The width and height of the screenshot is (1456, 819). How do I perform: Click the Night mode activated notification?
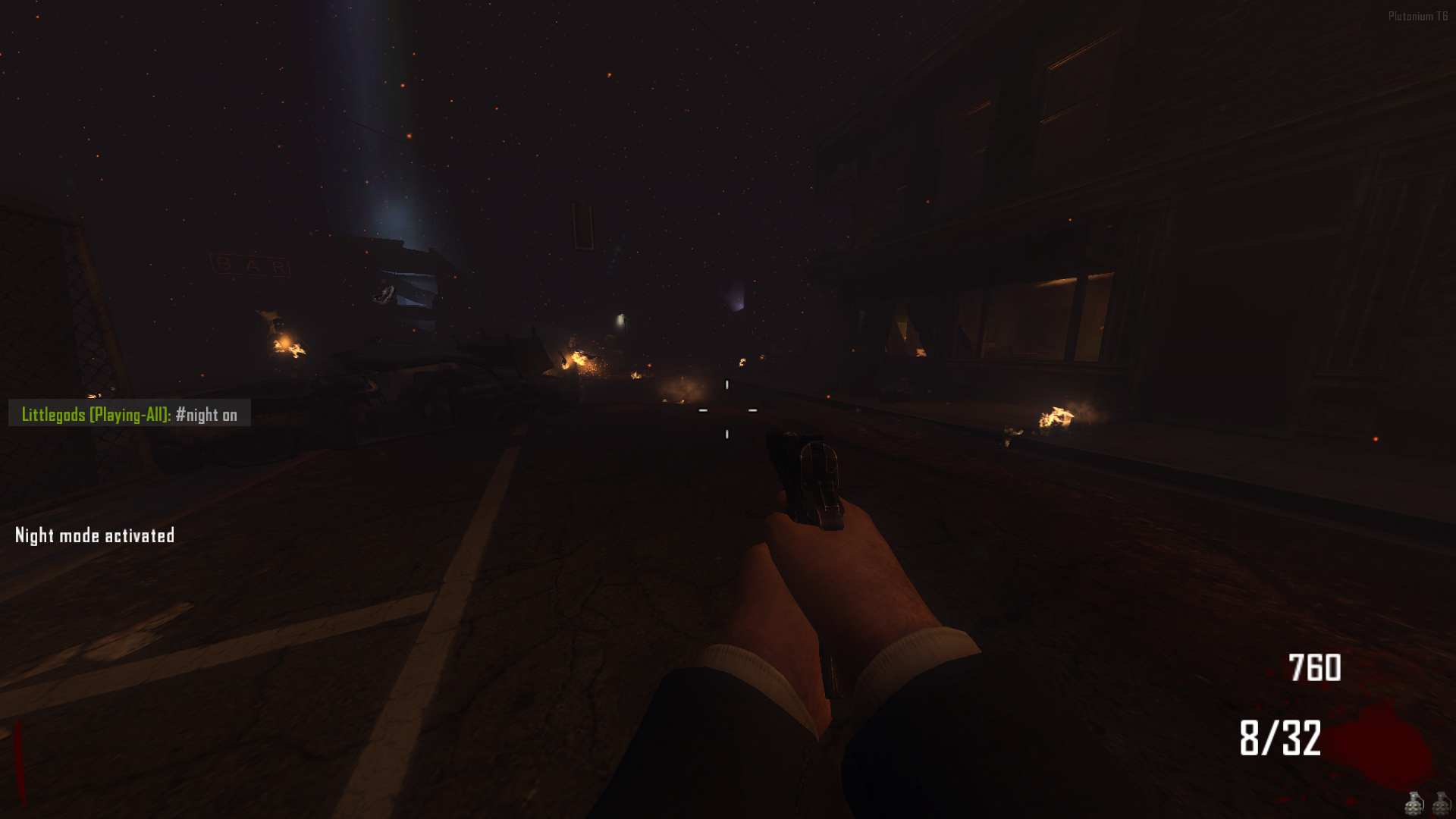(x=94, y=535)
